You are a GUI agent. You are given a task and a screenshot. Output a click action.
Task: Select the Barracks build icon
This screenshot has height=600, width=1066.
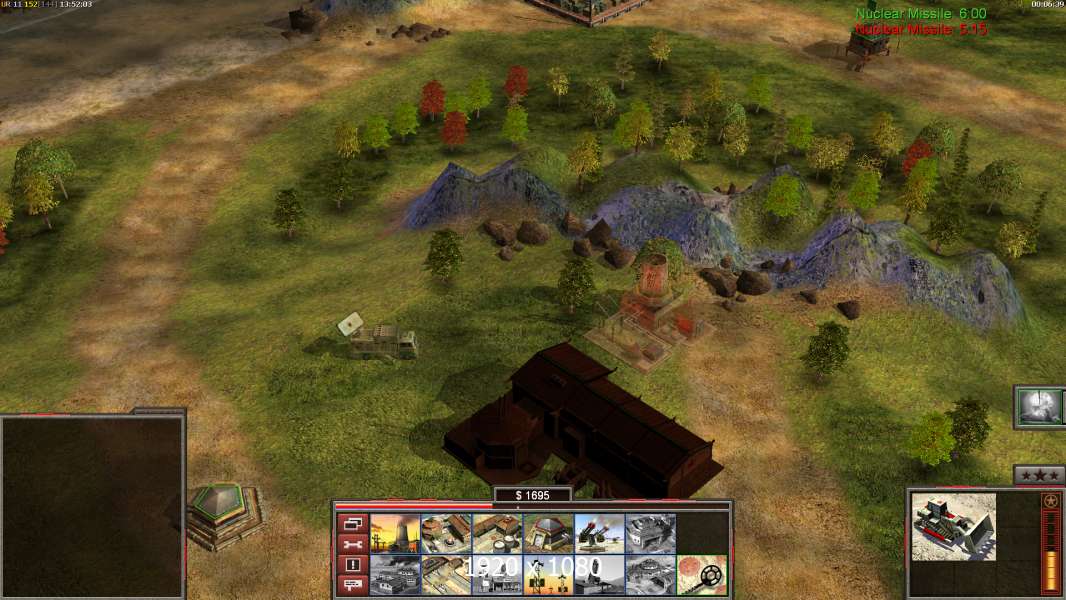446,533
